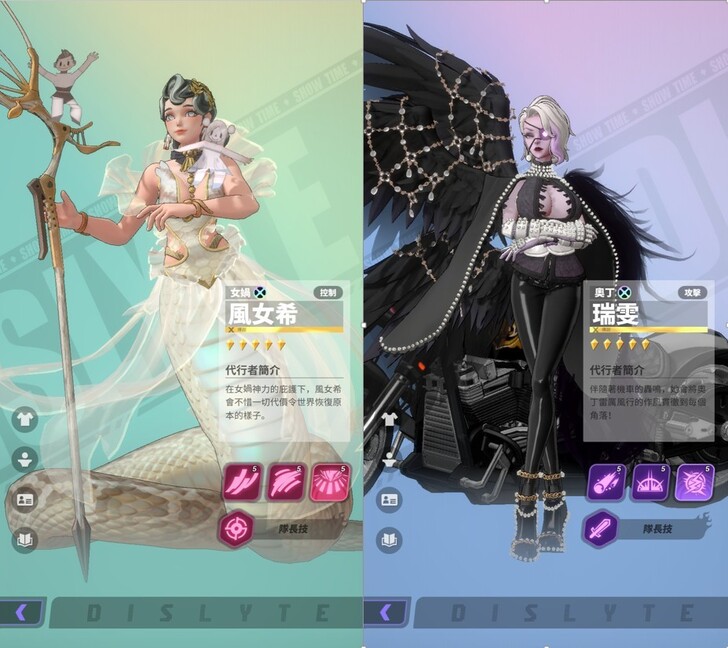Select the purple comet skill icon
The image size is (728, 648).
606,482
